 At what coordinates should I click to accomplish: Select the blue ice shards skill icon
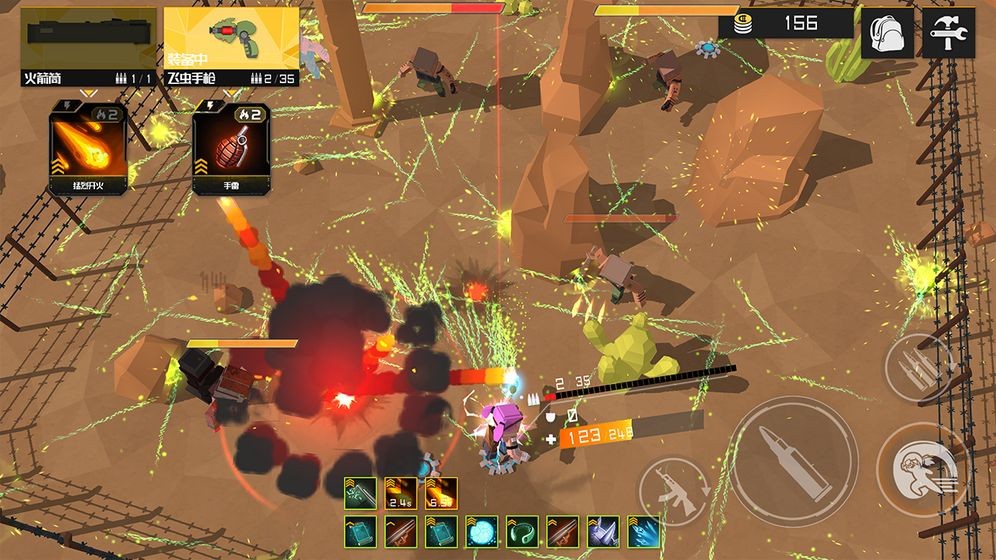point(642,531)
